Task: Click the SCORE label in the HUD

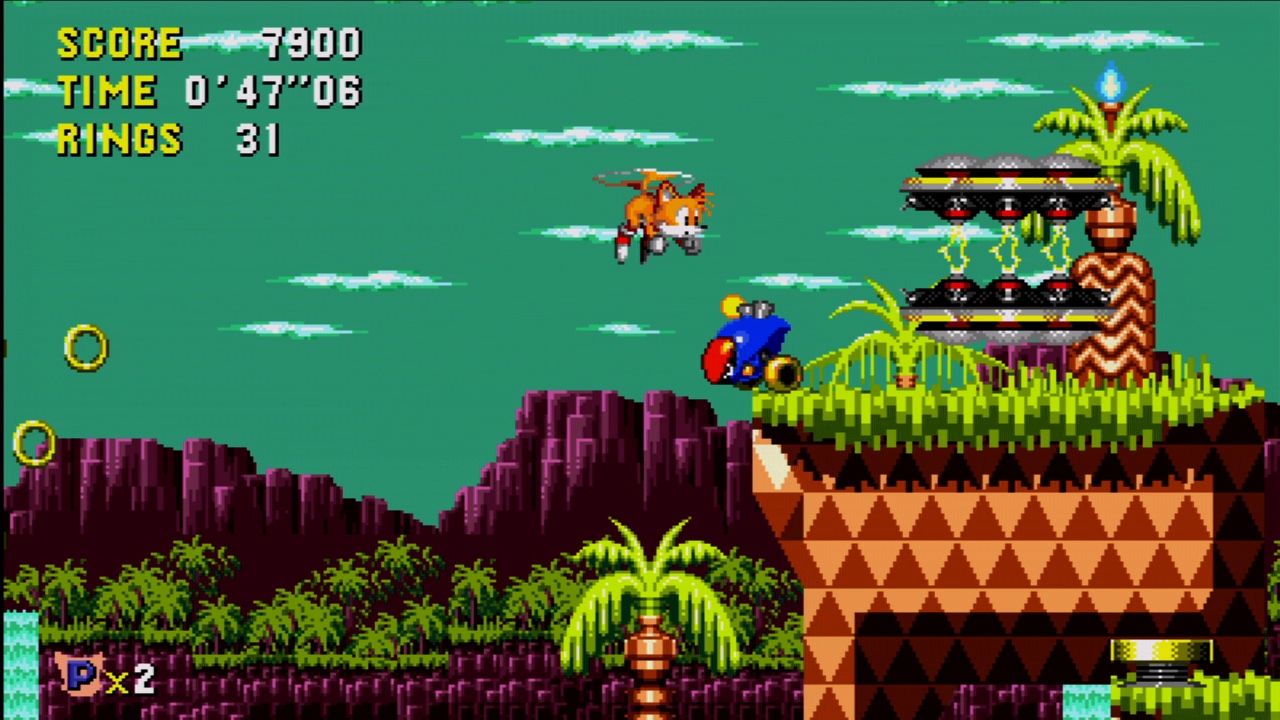Action: pos(120,43)
